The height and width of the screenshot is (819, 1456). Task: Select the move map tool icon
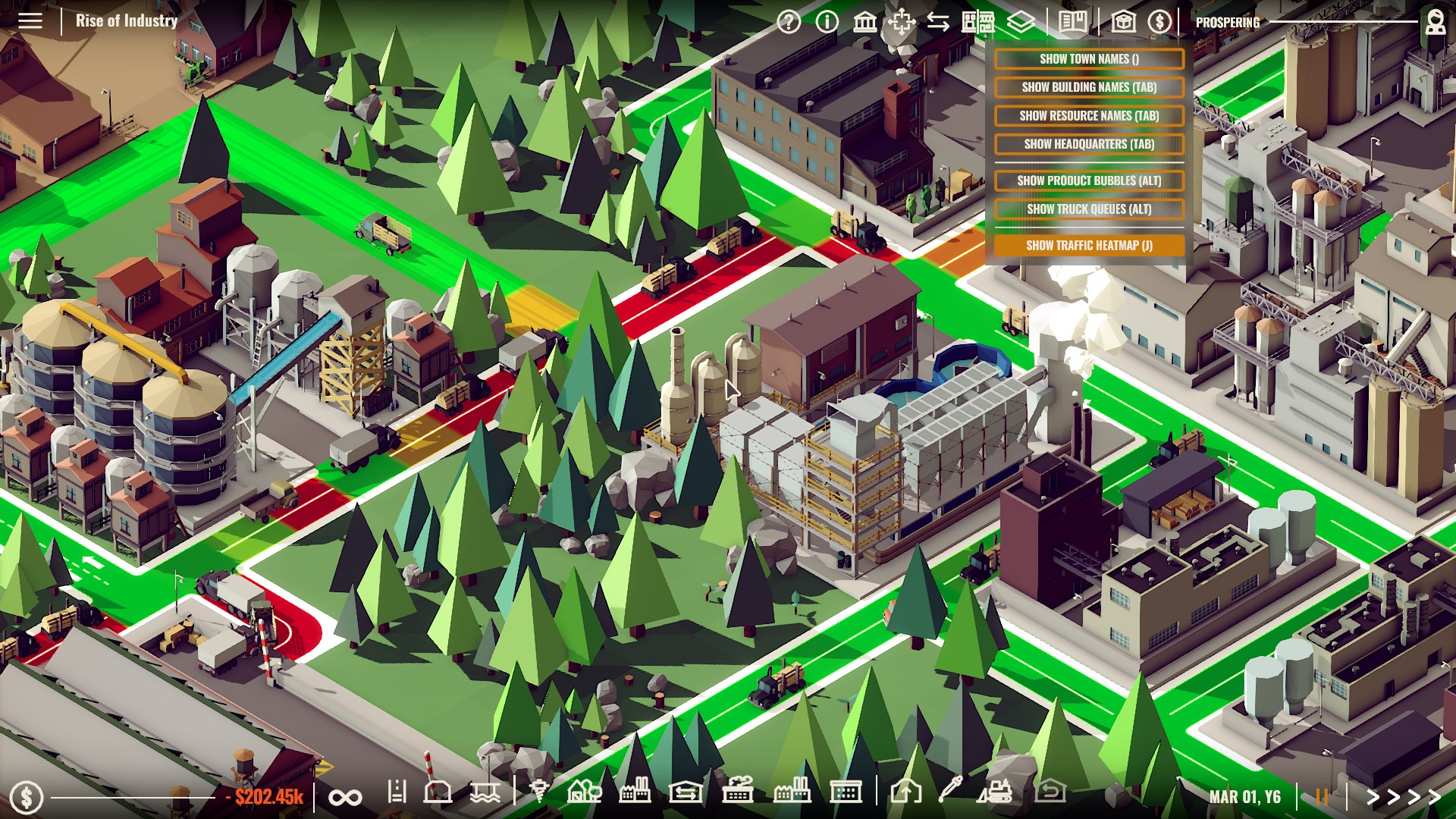pos(902,22)
